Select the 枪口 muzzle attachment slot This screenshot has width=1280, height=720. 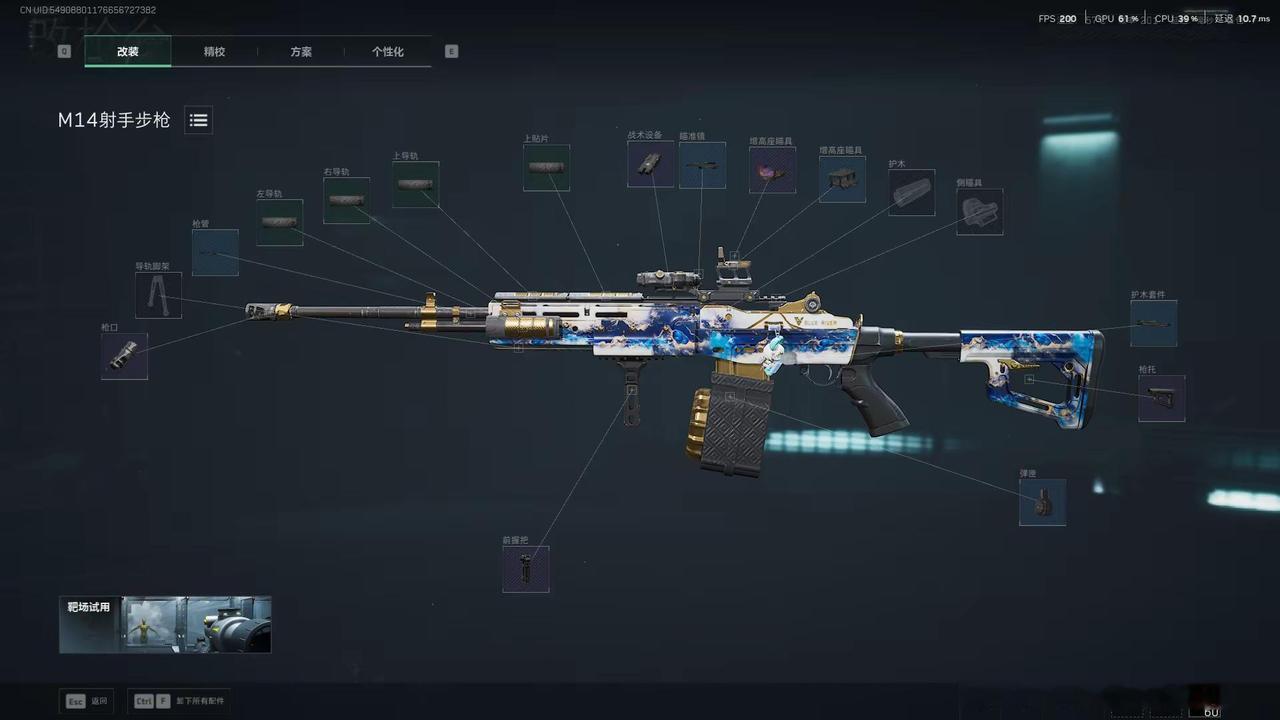point(124,356)
